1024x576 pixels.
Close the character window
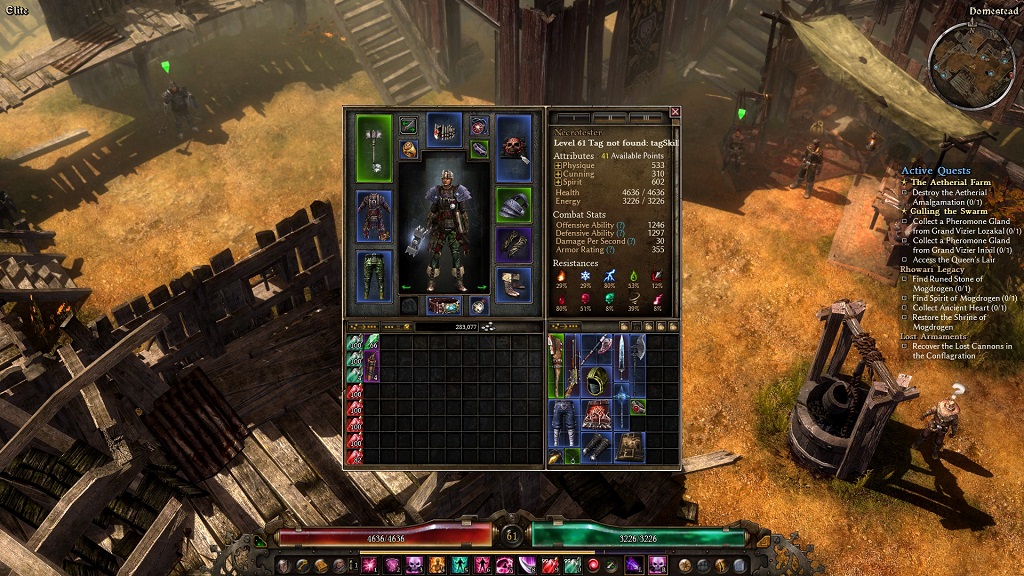675,112
